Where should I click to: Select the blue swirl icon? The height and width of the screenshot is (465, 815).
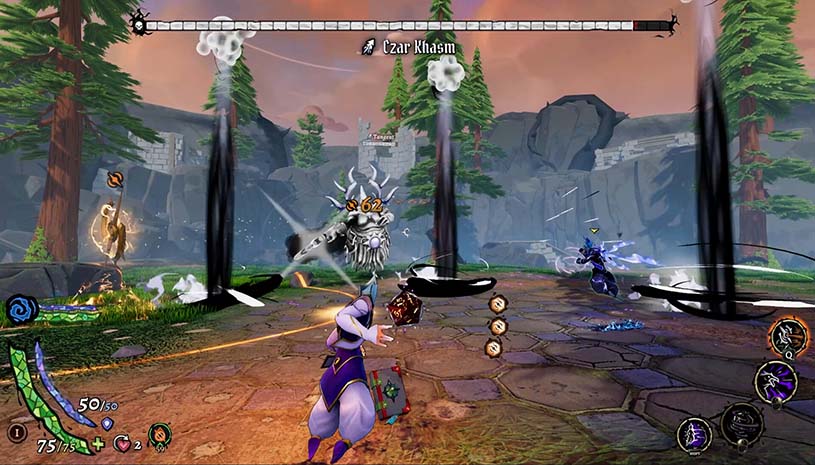[21, 310]
